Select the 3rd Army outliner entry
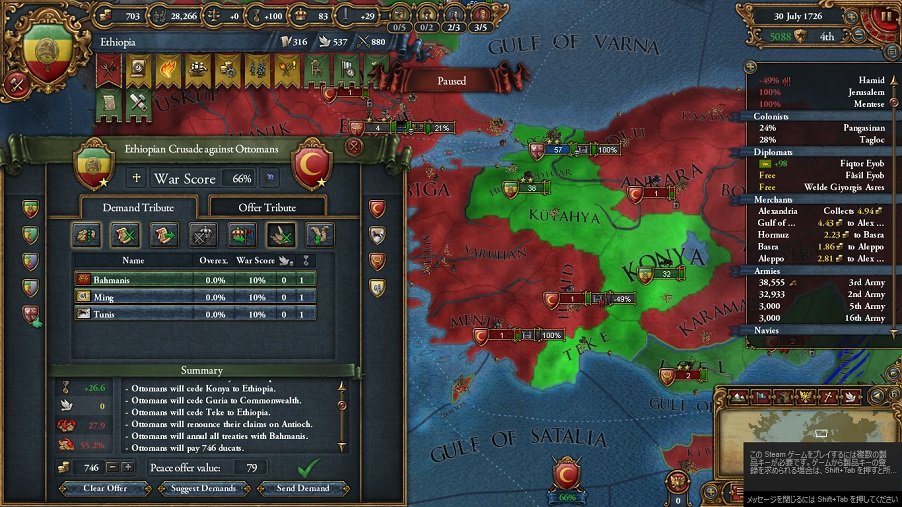 click(818, 294)
